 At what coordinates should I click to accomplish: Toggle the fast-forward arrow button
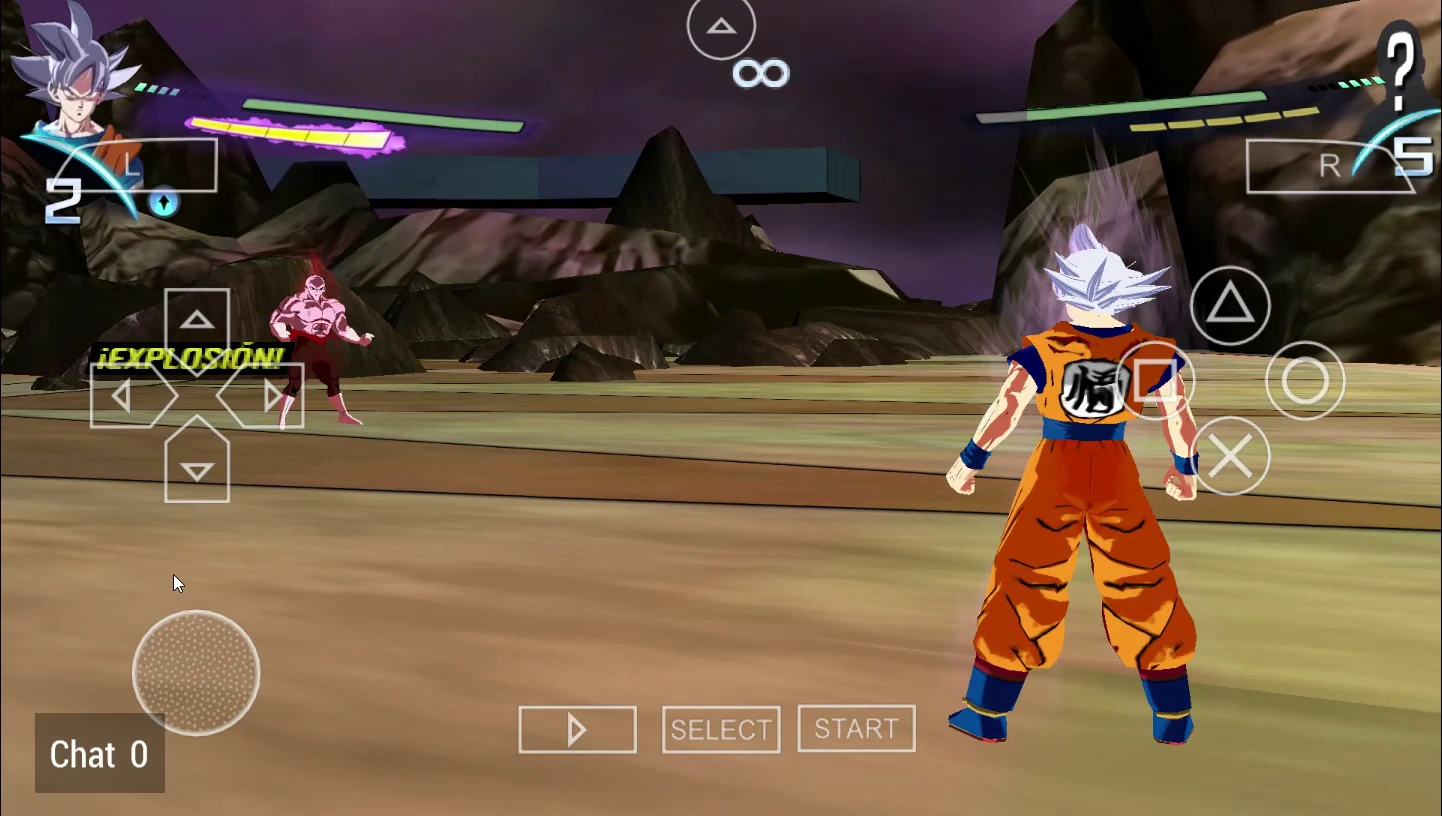(577, 730)
